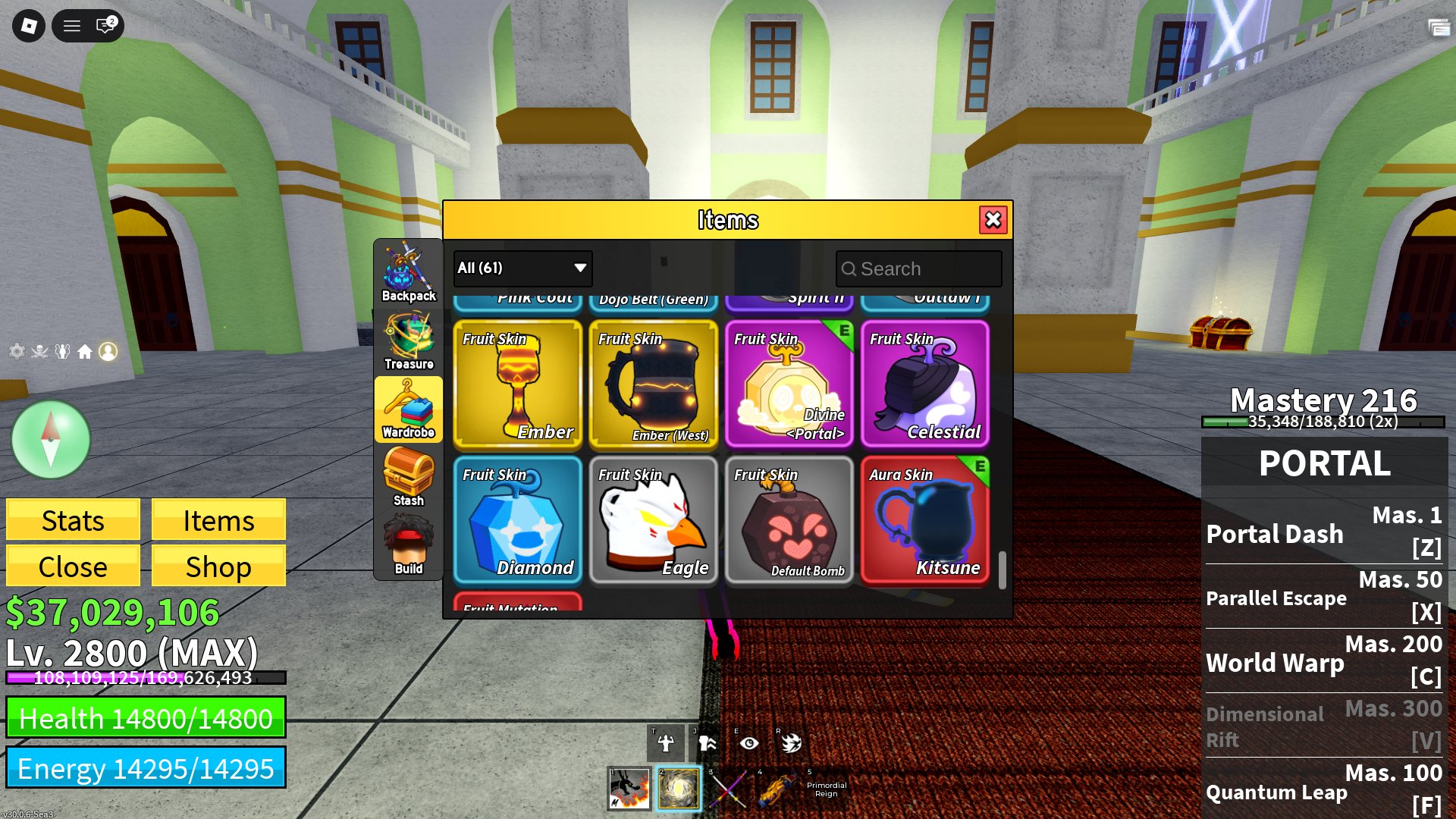
Task: Open the Shop
Action: [x=218, y=566]
